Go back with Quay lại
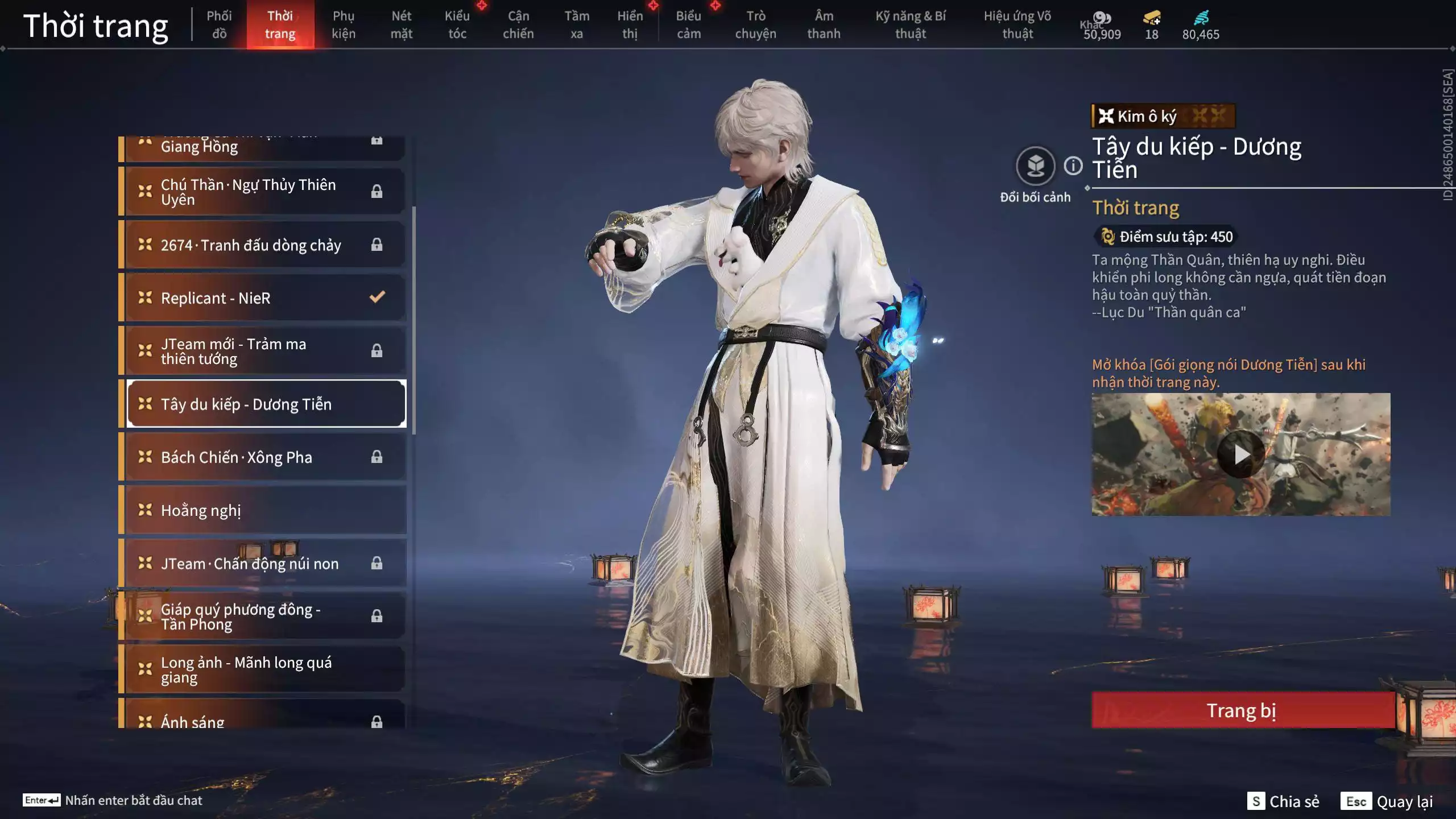This screenshot has width=1456, height=819. pos(1387,801)
